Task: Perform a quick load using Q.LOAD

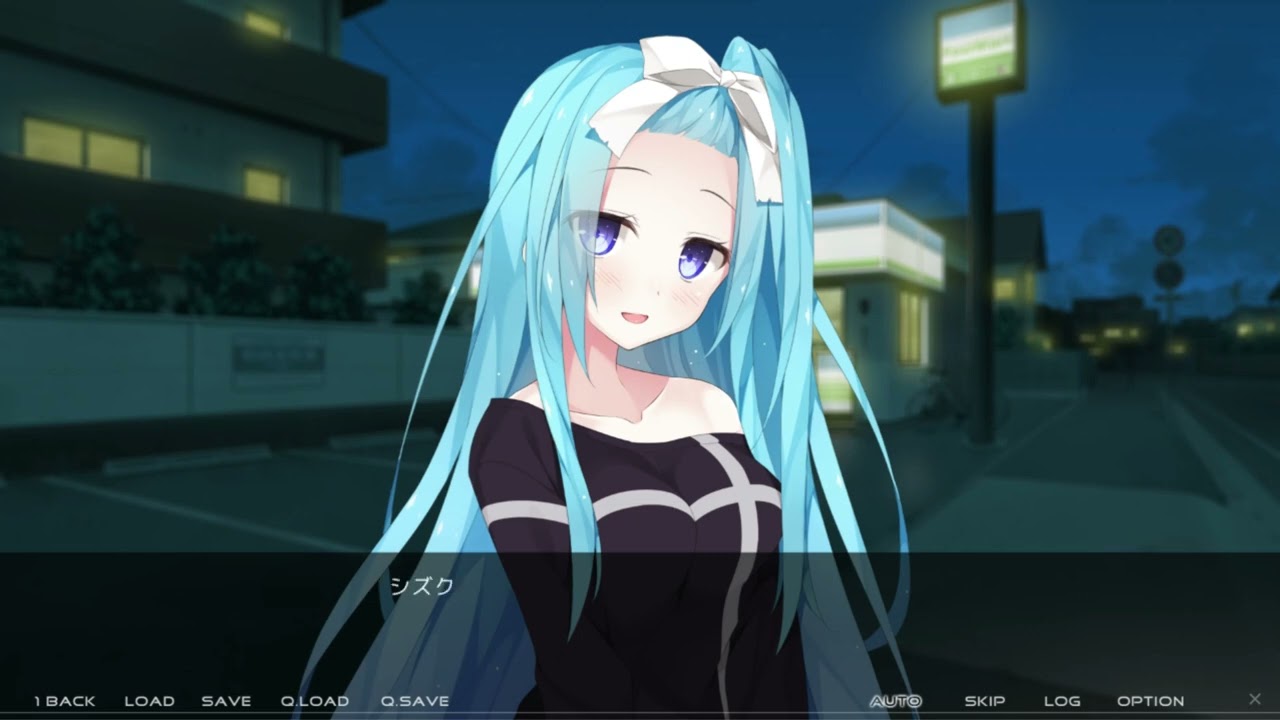Action: click(x=316, y=701)
